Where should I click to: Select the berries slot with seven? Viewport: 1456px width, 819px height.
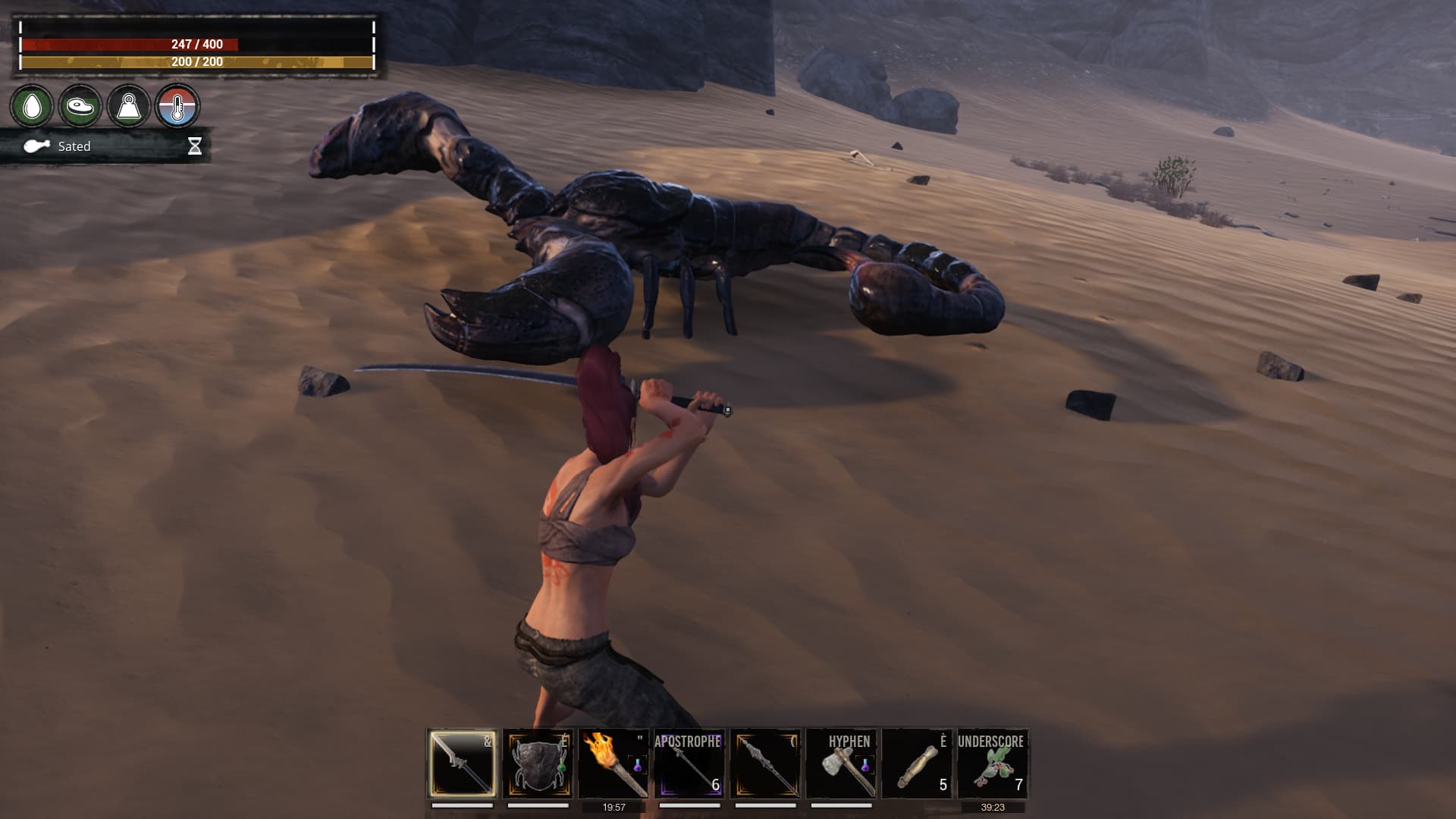[993, 763]
